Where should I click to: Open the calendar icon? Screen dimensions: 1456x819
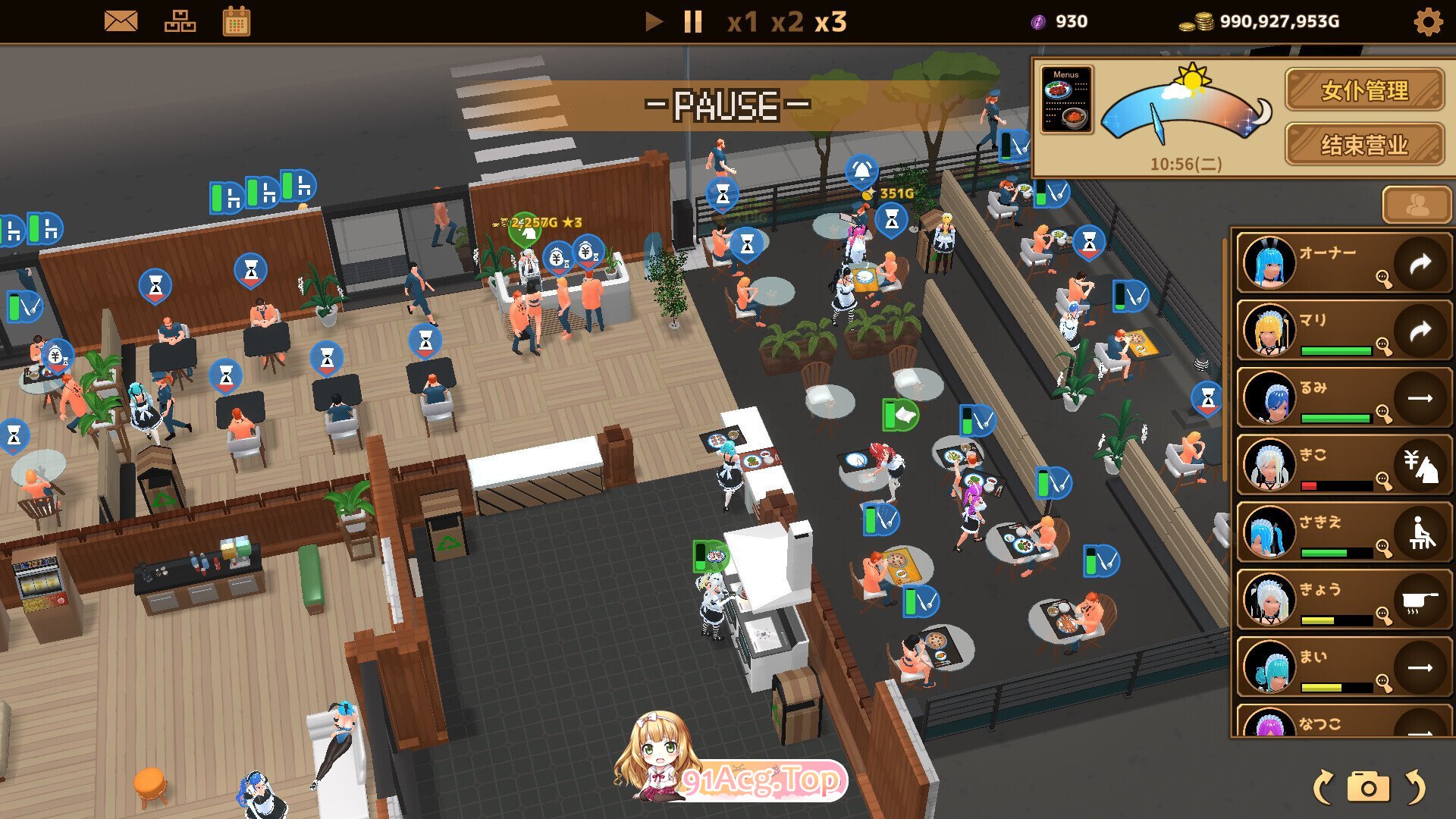pyautogui.click(x=237, y=21)
